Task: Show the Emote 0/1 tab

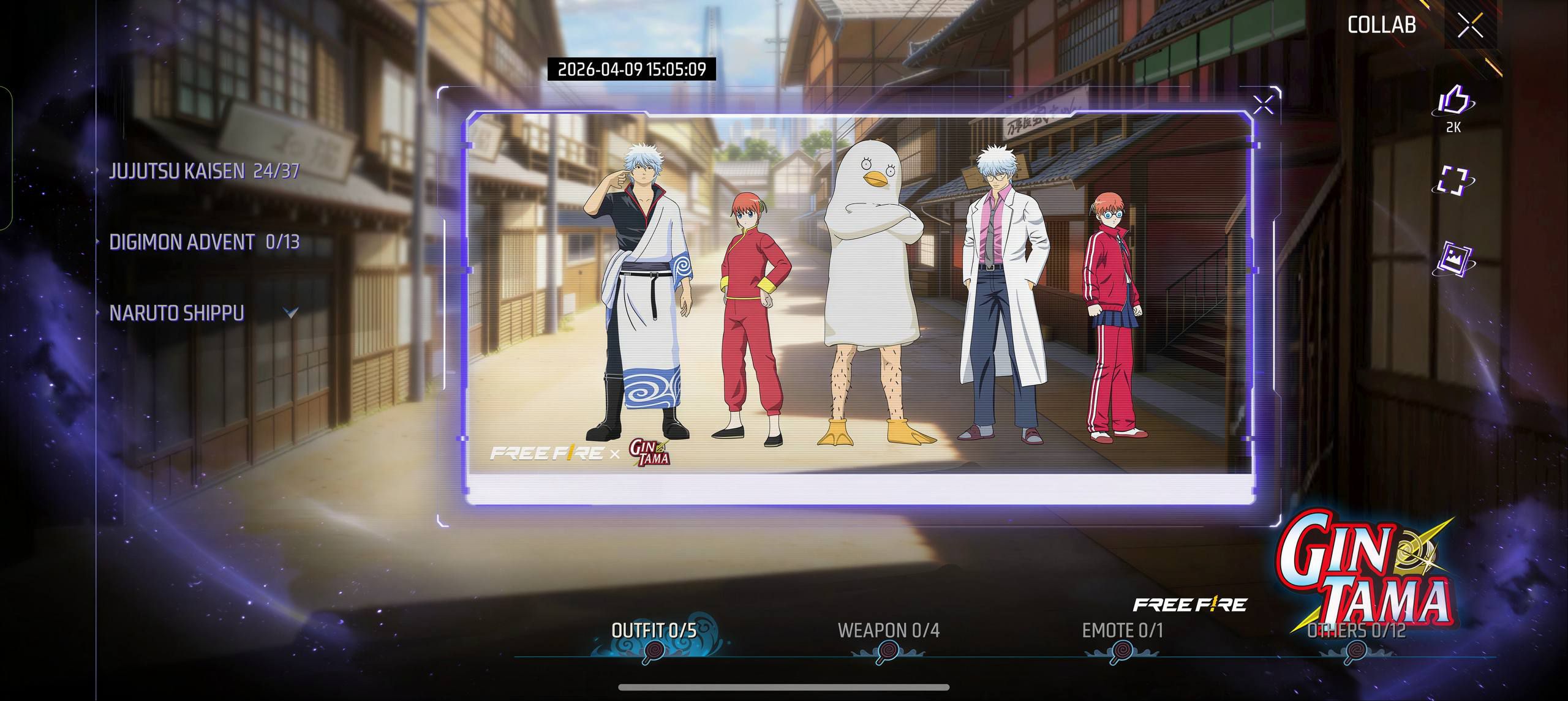Action: point(1122,631)
